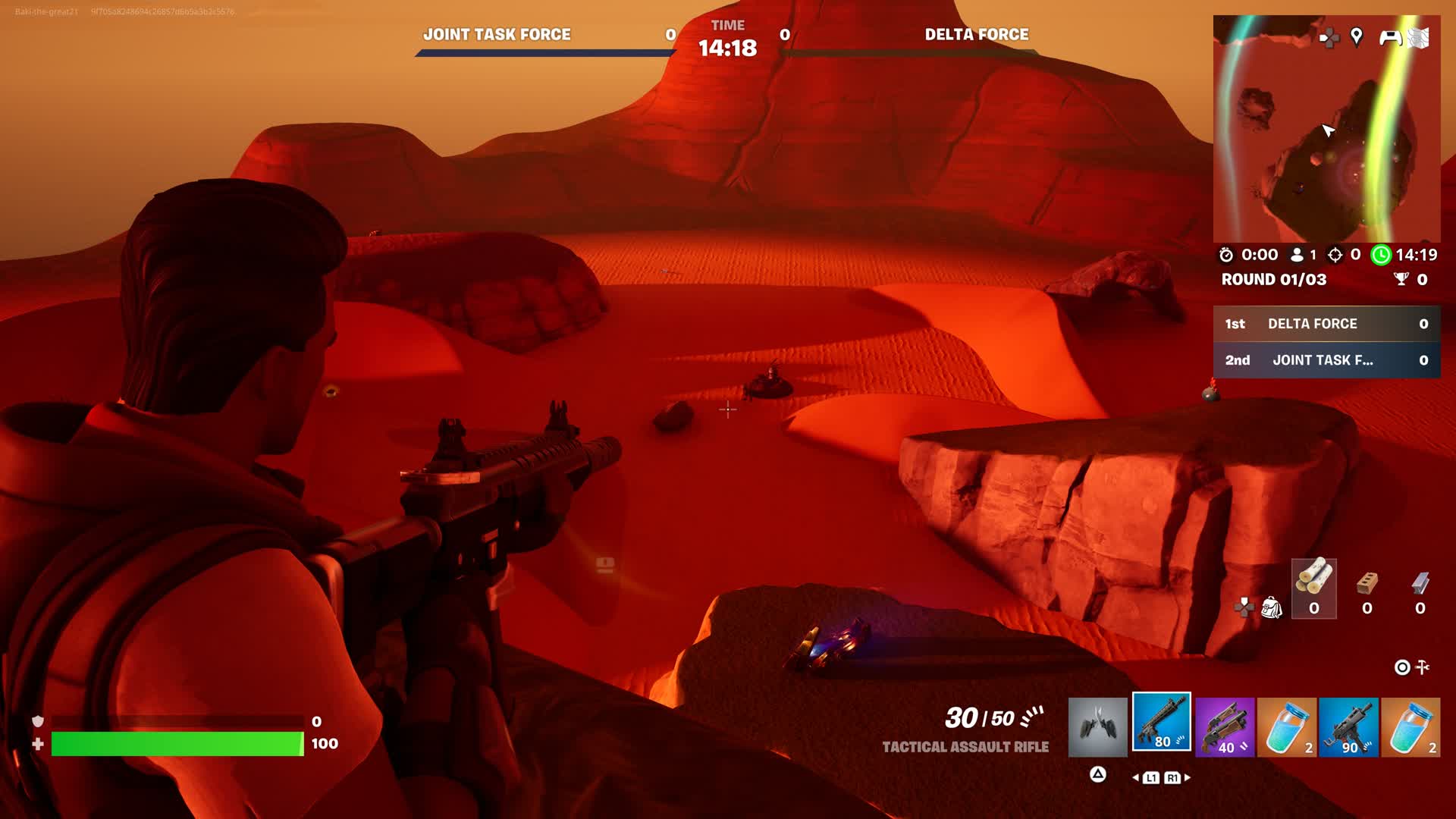Open the folded map icon
The height and width of the screenshot is (819, 1456).
1419,37
